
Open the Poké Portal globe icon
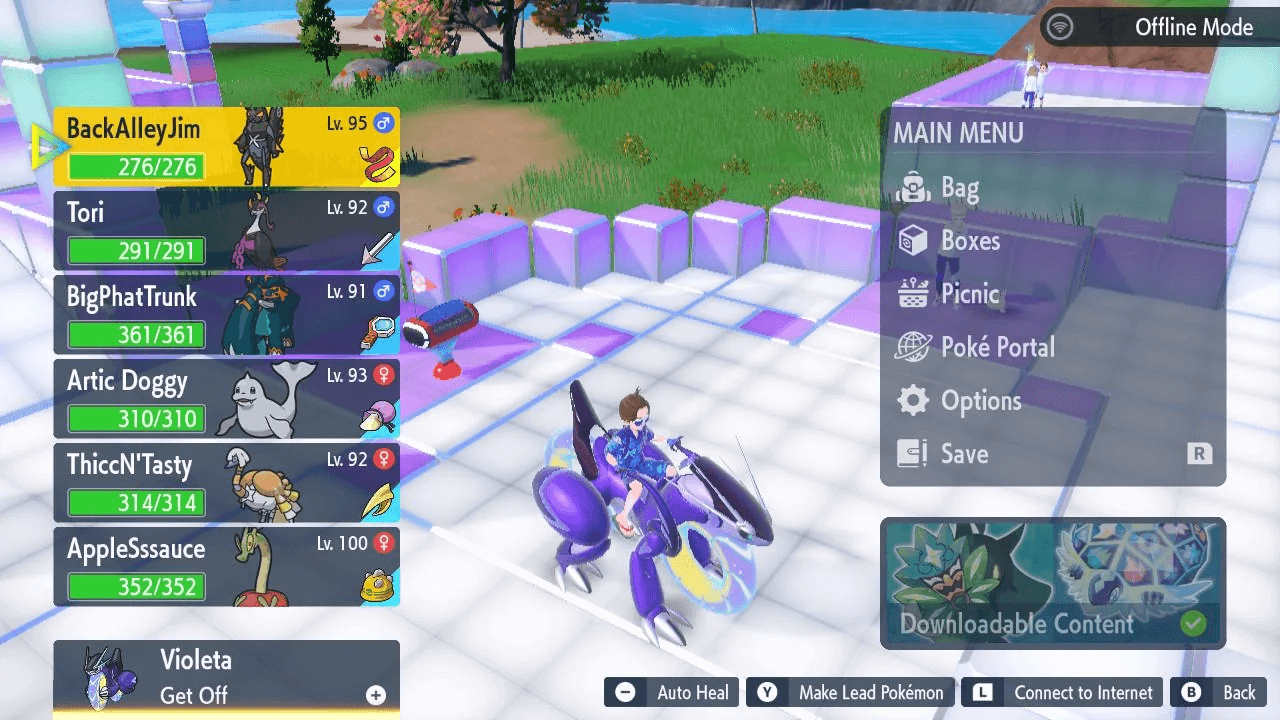point(909,347)
